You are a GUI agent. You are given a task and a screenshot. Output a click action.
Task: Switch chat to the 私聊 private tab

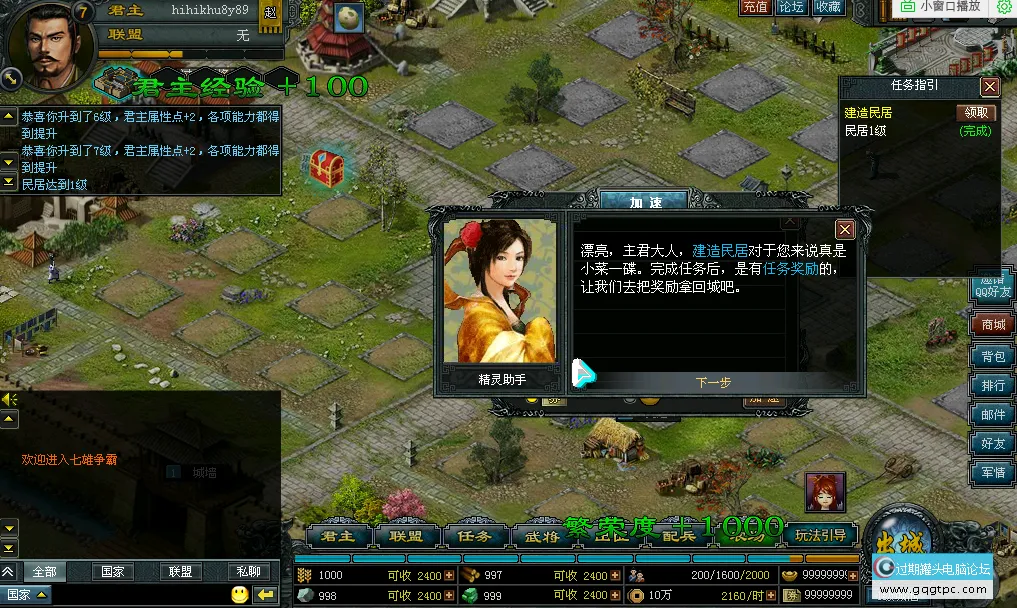(x=248, y=572)
